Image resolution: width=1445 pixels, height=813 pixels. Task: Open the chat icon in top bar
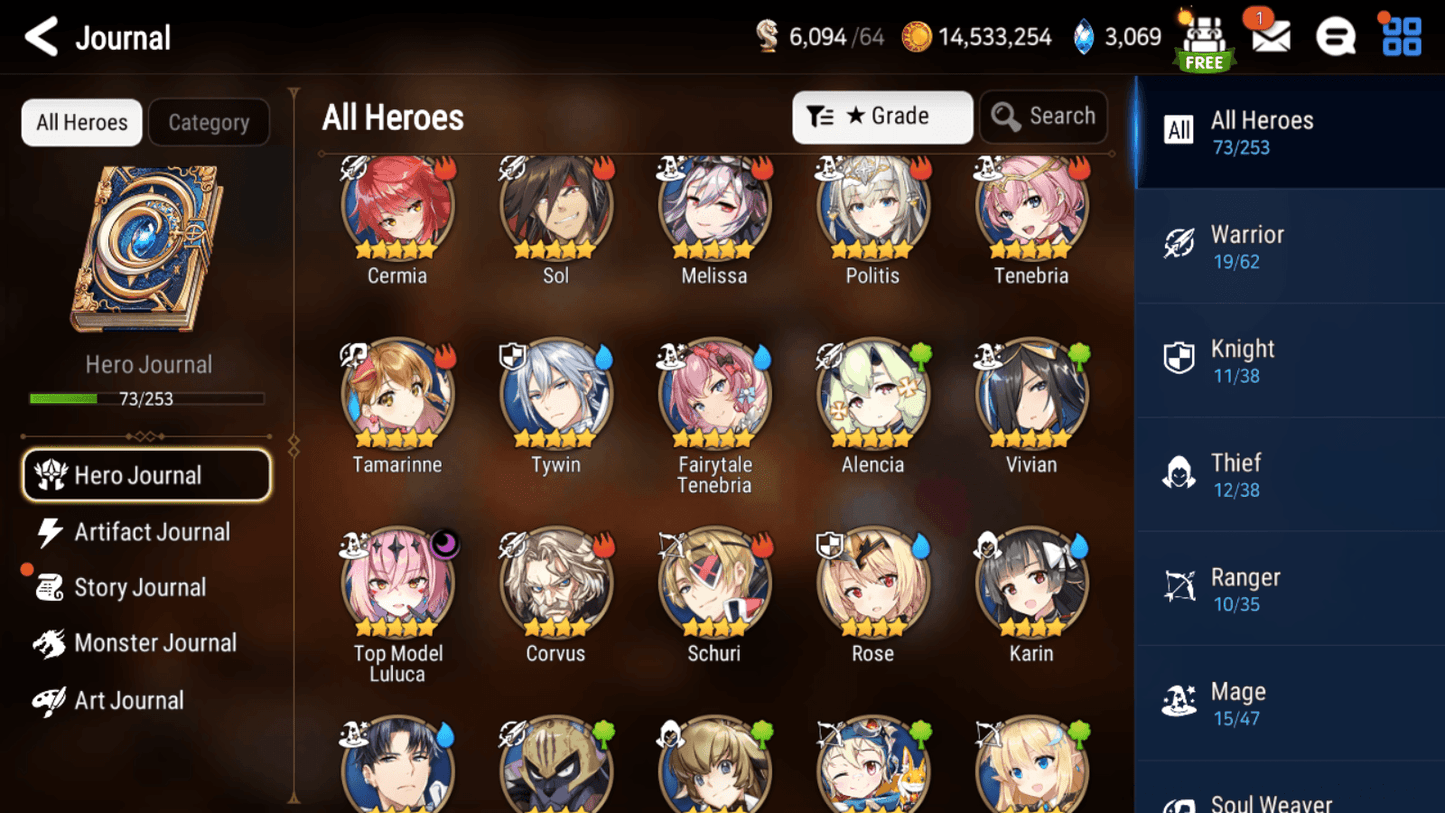point(1335,37)
